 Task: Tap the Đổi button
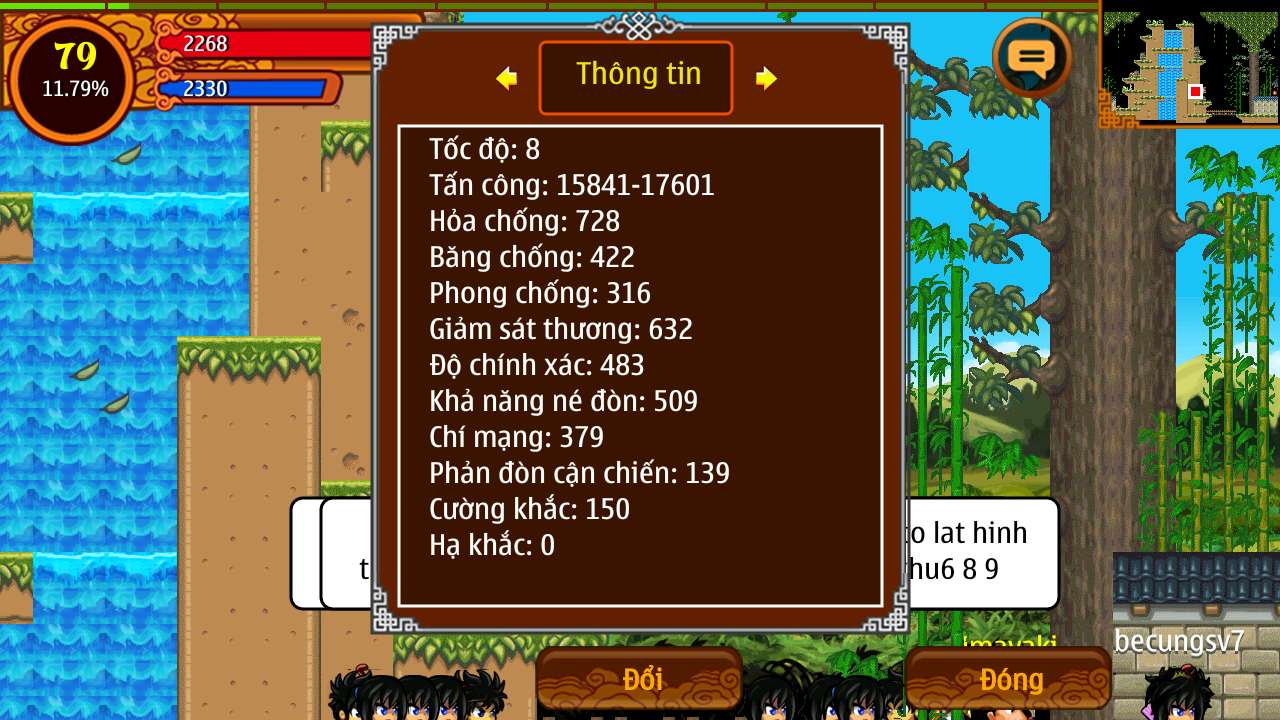(640, 680)
